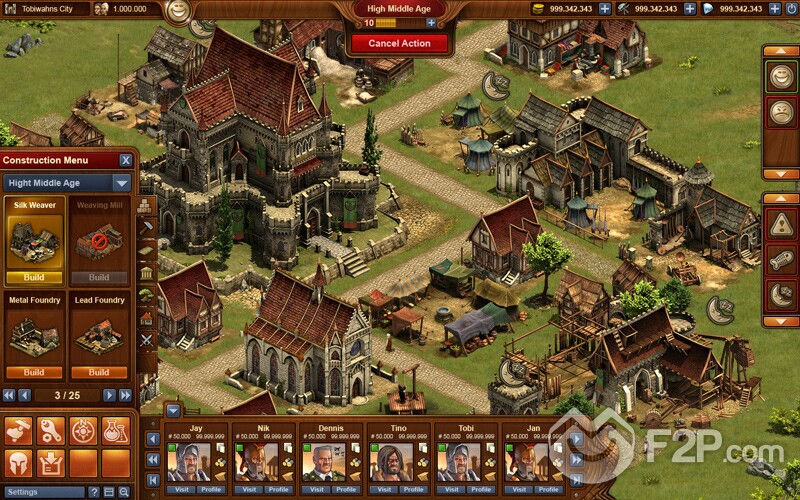Collapse the friends bar with arrow toggle
The image size is (800, 500).
click(x=173, y=411)
